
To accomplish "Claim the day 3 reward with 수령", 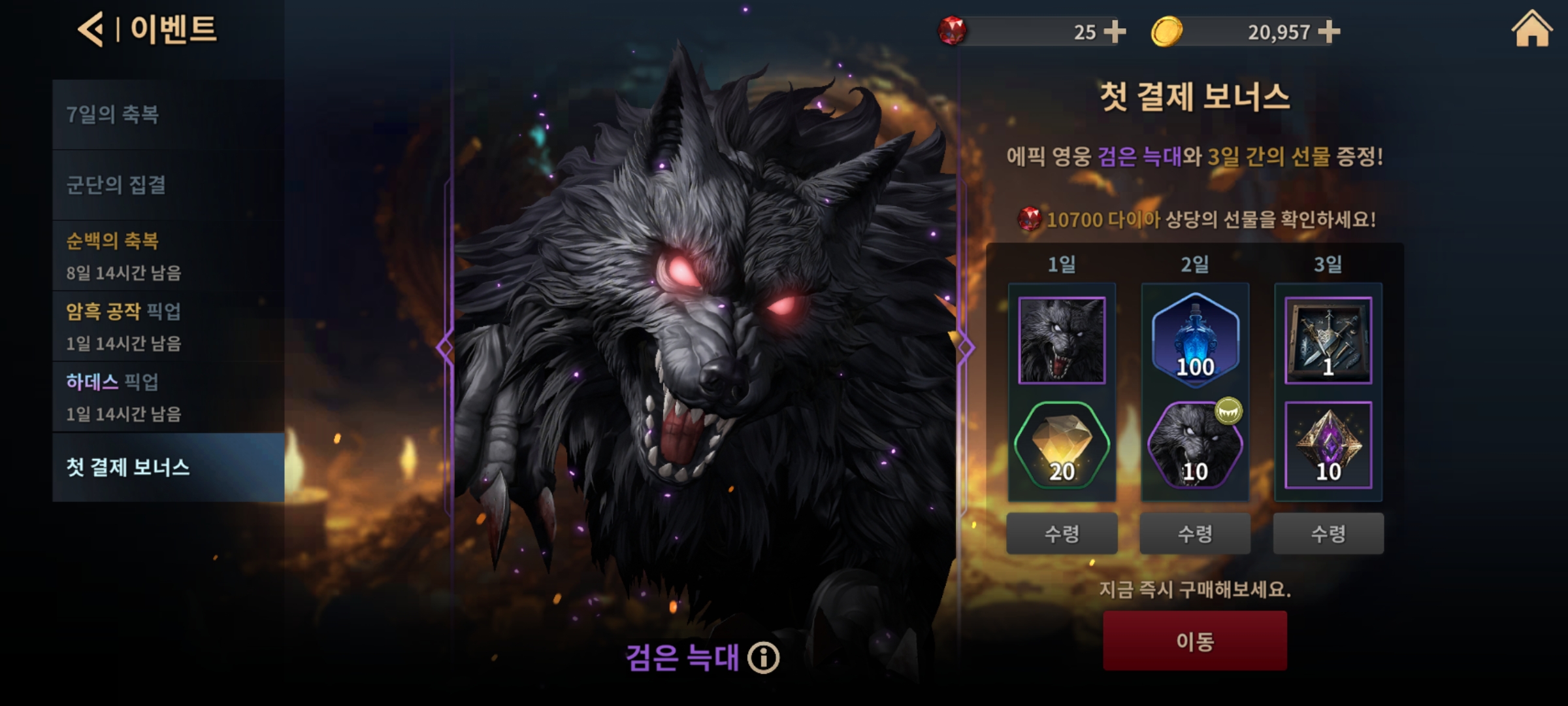I will [x=1328, y=533].
